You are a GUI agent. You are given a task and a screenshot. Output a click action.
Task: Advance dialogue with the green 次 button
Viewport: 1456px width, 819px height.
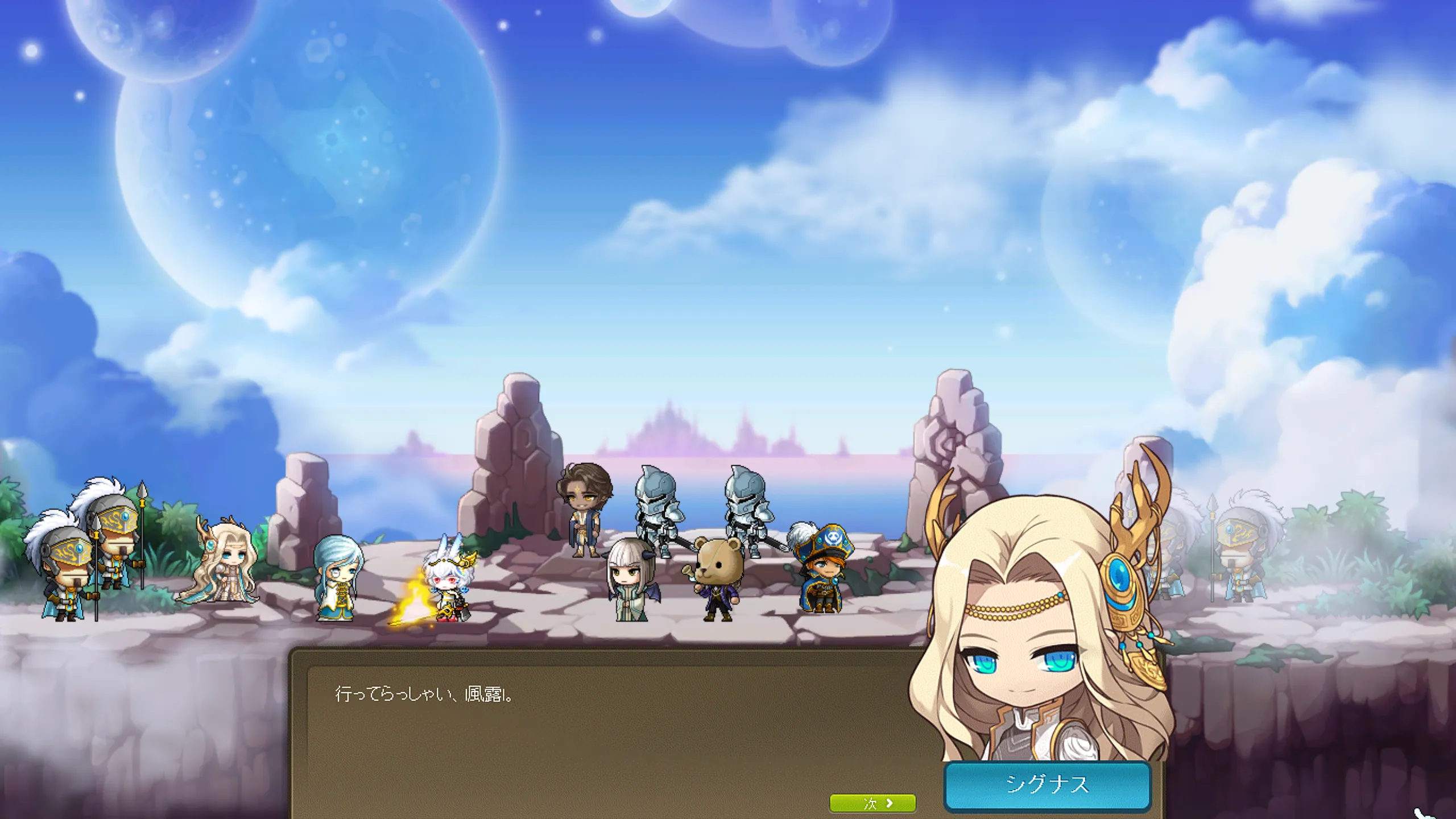(872, 803)
